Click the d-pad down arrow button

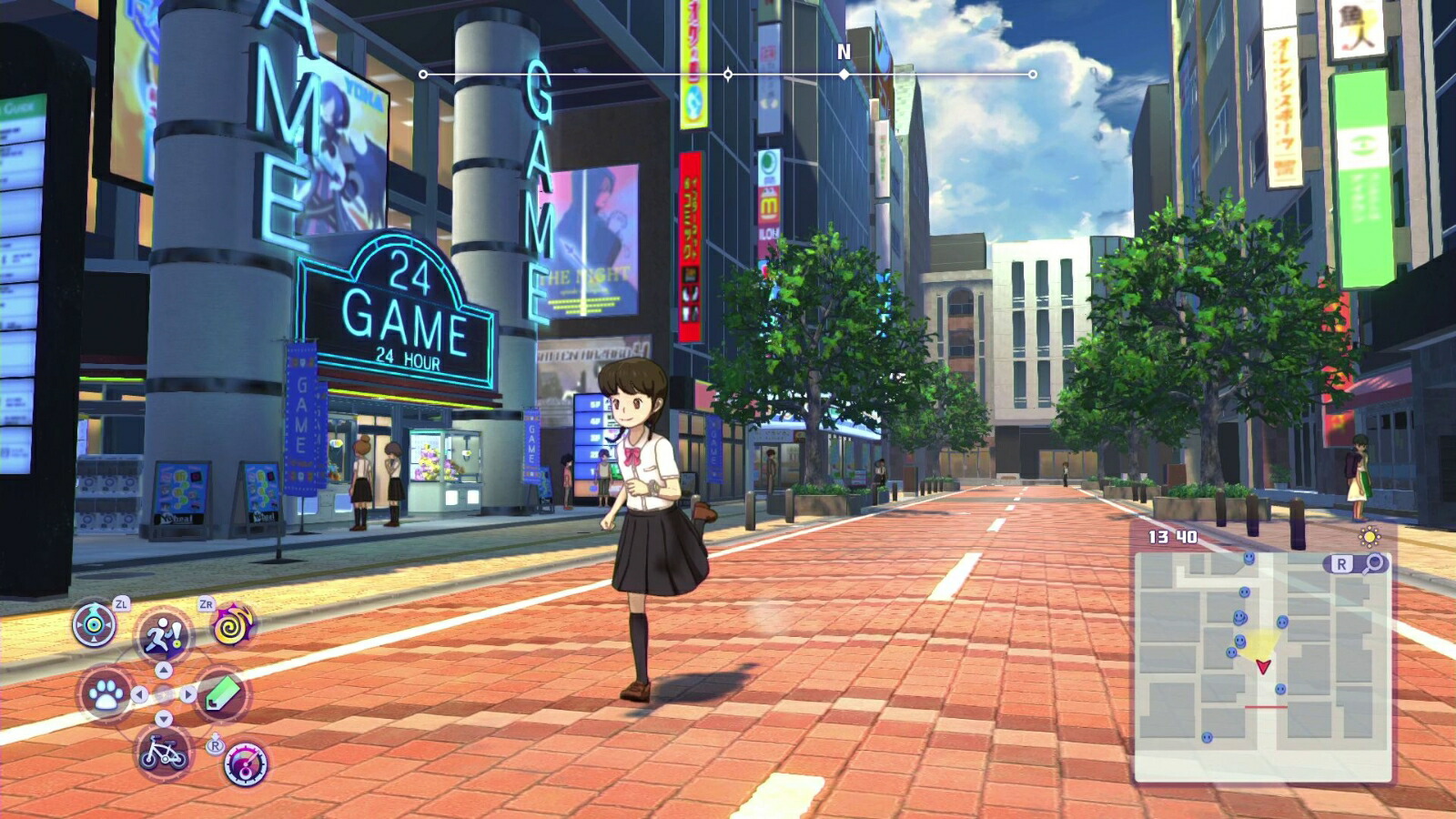[164, 719]
